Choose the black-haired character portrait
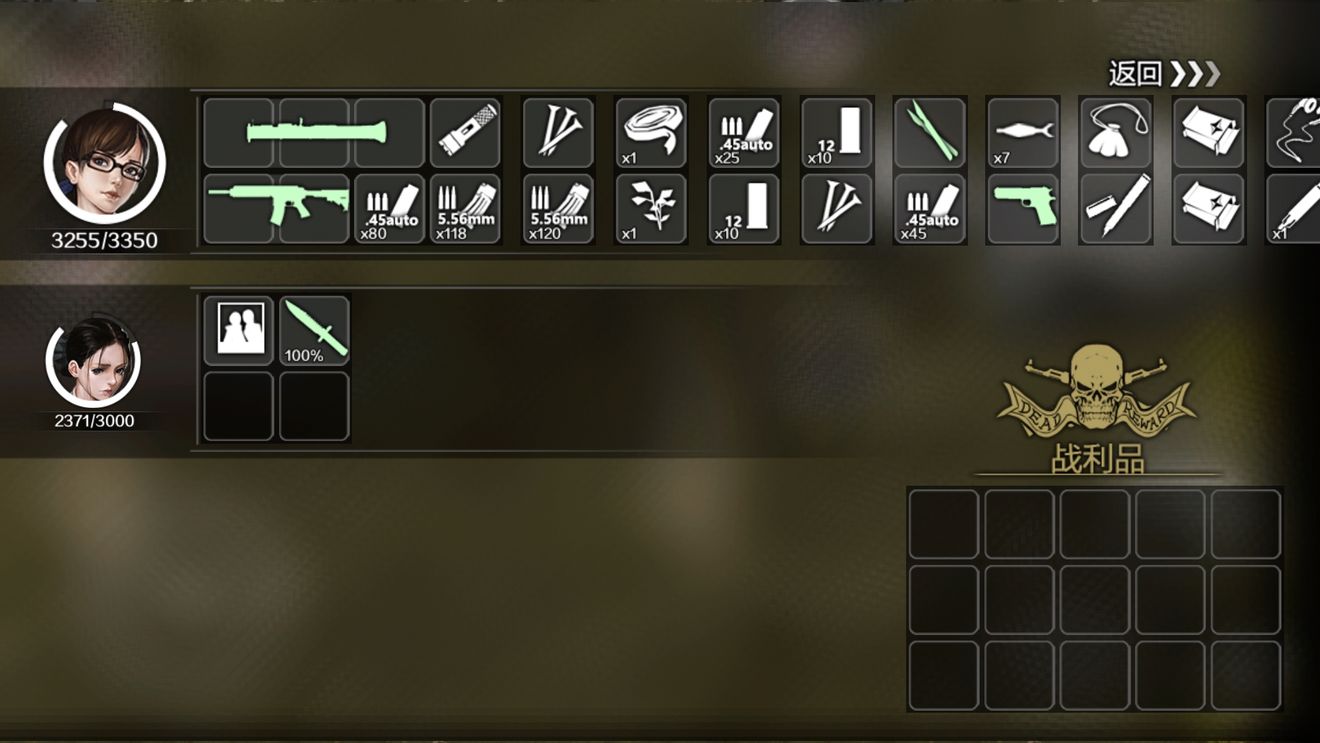The width and height of the screenshot is (1320, 743). point(94,360)
